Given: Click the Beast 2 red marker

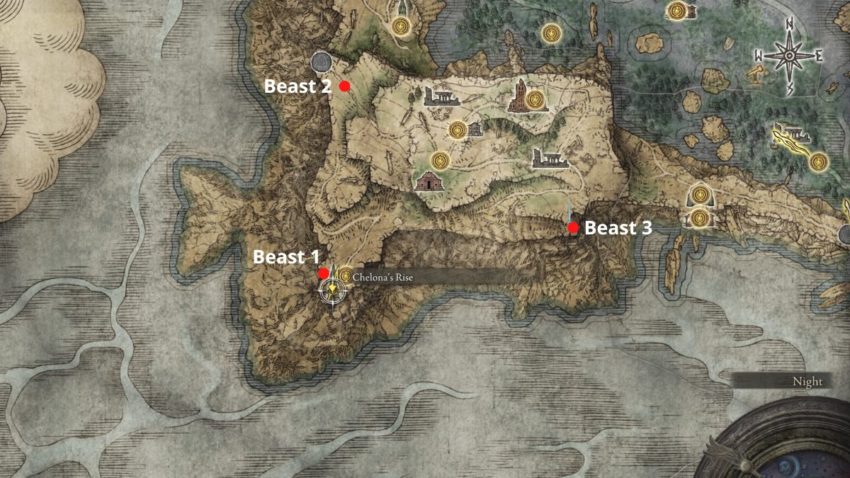Looking at the screenshot, I should tap(345, 87).
